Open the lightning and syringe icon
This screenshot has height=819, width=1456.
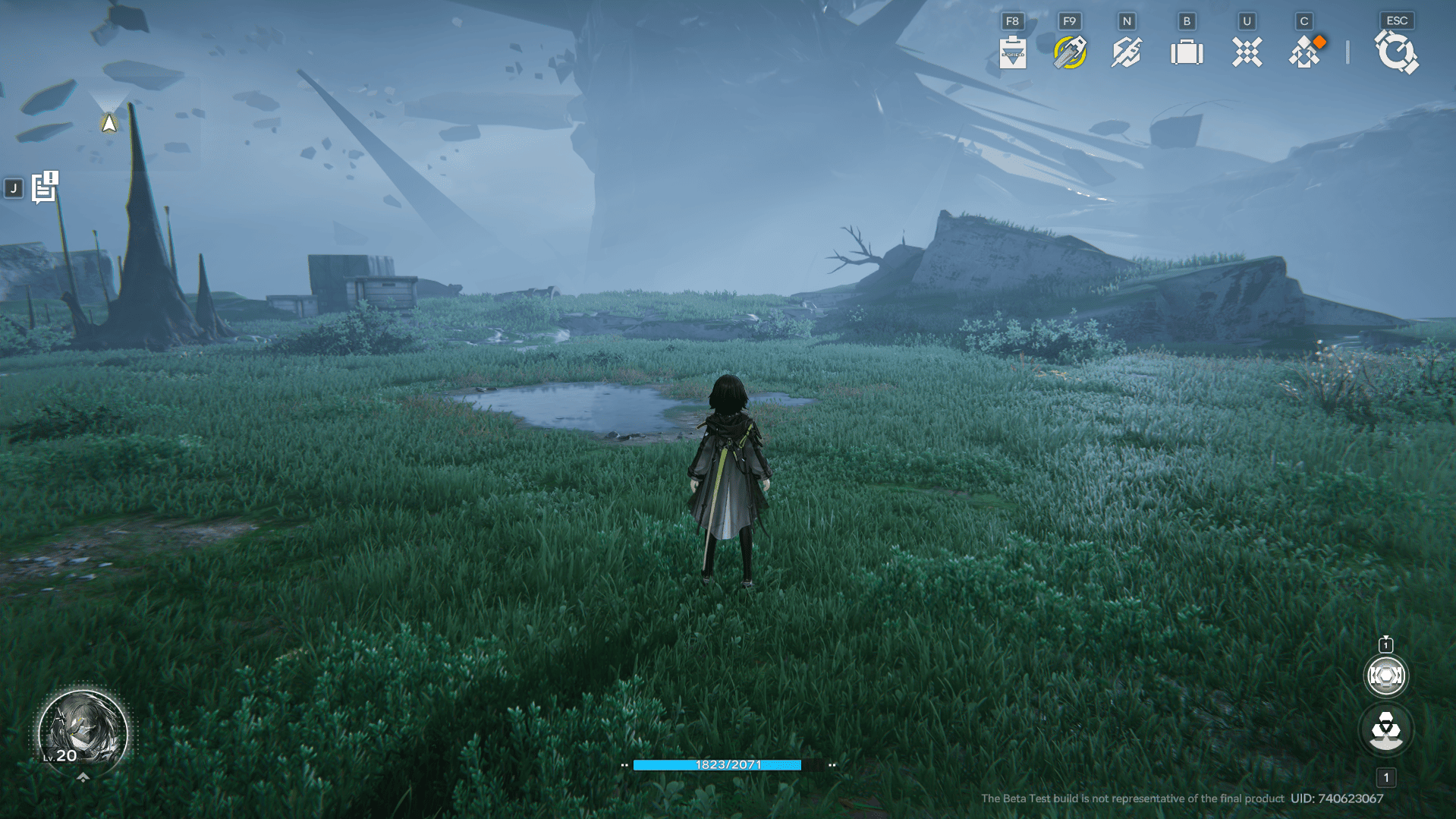(1127, 52)
